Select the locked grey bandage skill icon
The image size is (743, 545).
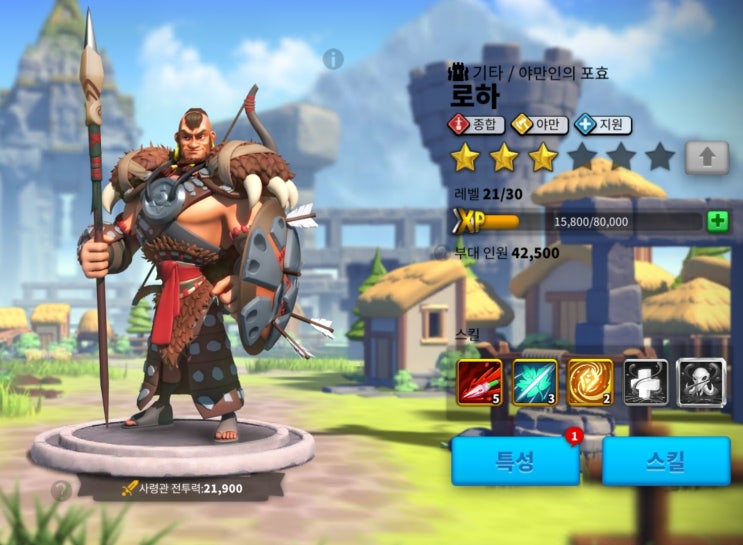coord(645,382)
